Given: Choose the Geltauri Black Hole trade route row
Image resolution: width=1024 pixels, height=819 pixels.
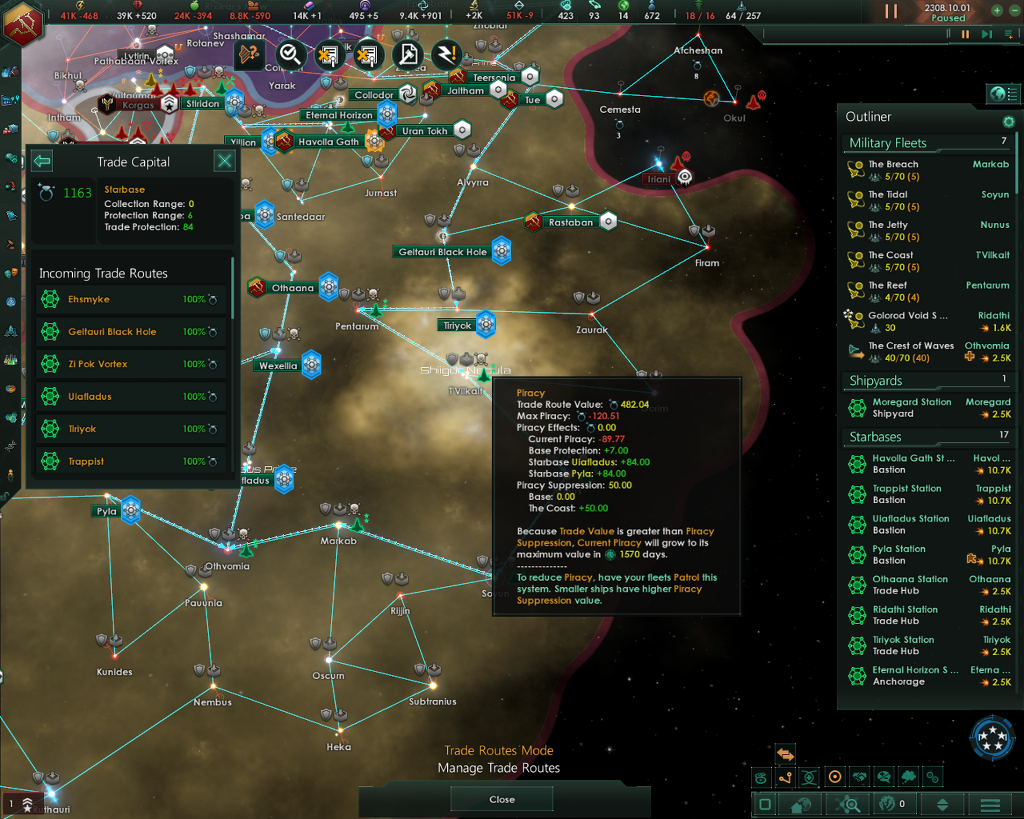Looking at the screenshot, I should 132,332.
